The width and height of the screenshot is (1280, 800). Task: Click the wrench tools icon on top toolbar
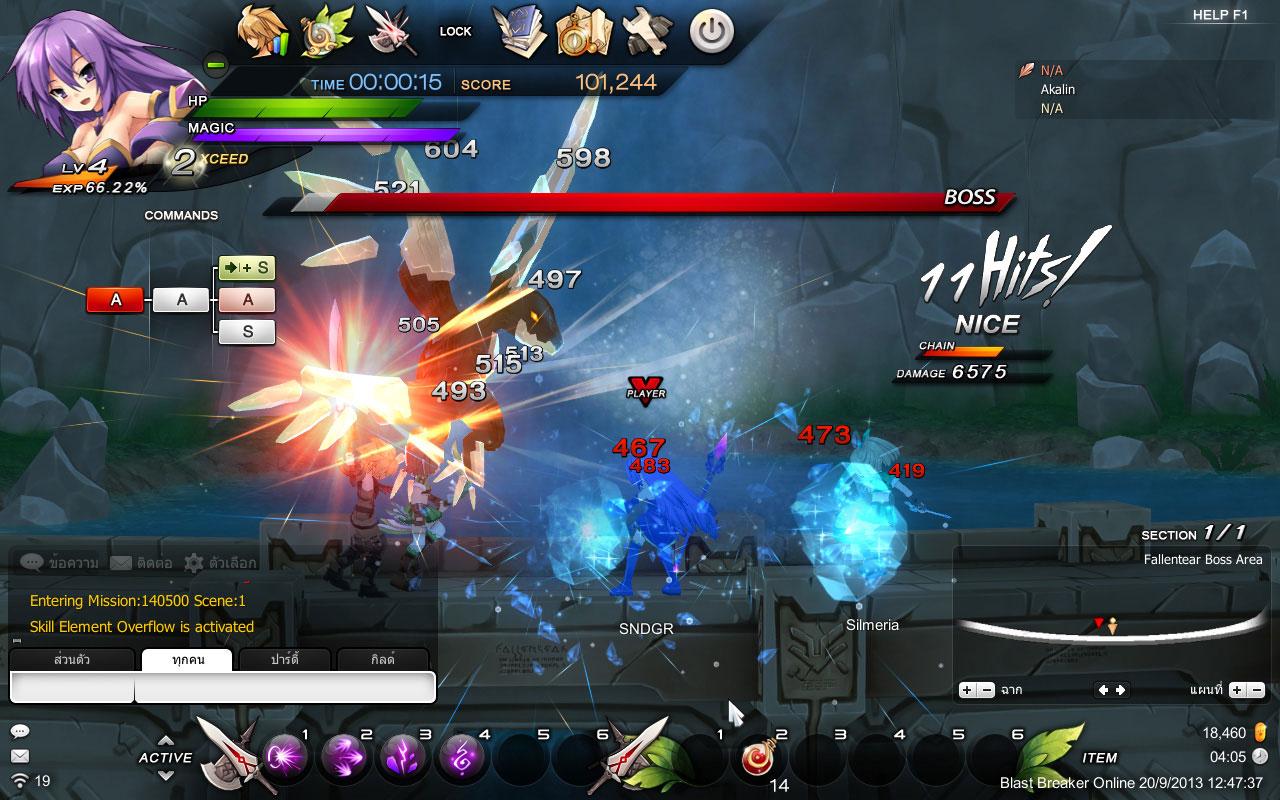(648, 32)
